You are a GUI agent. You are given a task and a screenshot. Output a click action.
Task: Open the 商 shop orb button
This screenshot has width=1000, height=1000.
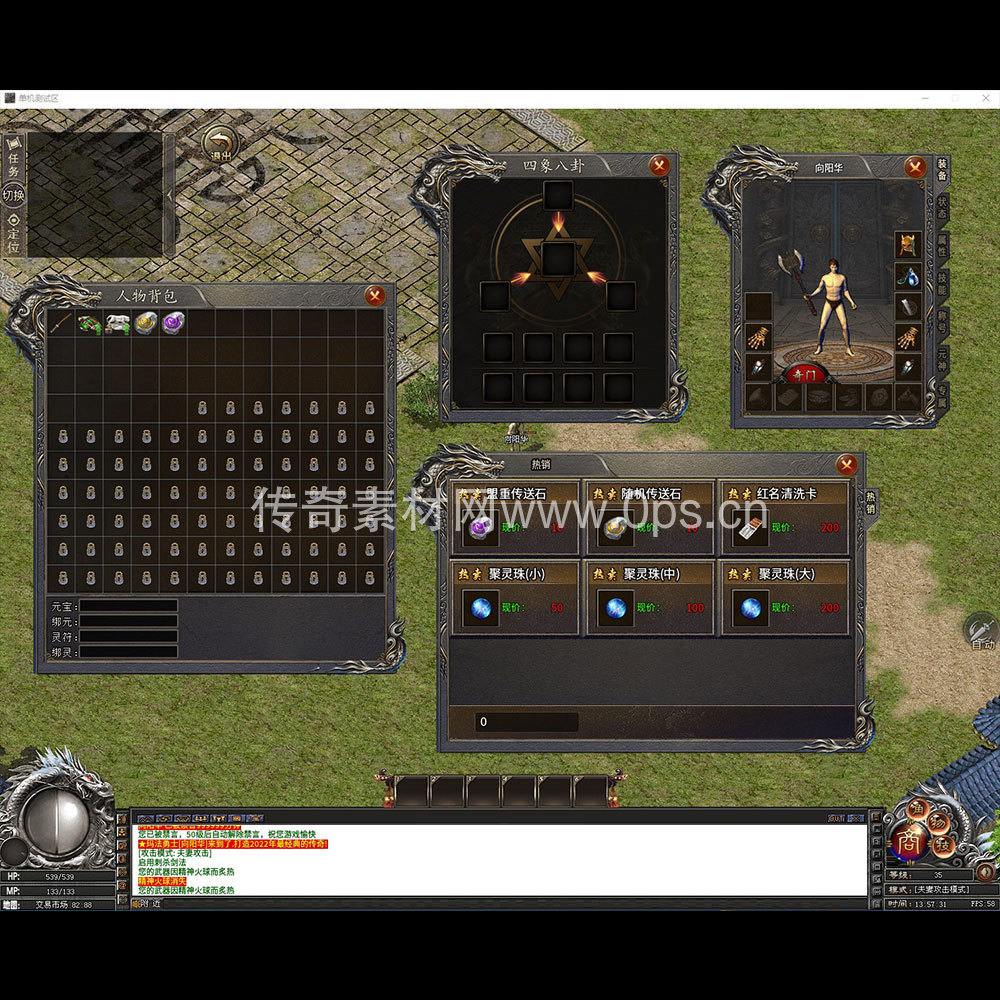point(909,840)
